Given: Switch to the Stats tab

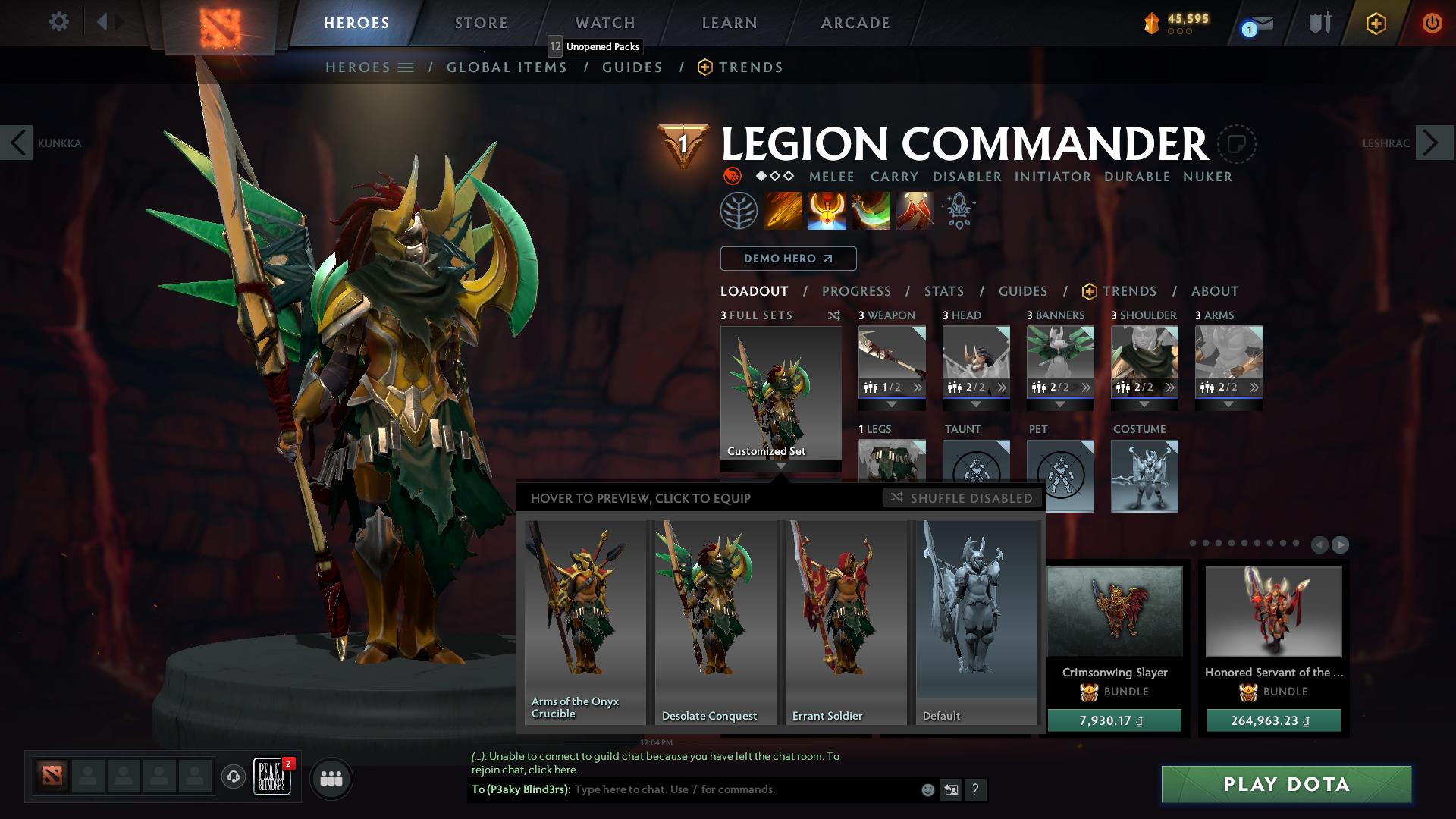Looking at the screenshot, I should click(x=943, y=291).
